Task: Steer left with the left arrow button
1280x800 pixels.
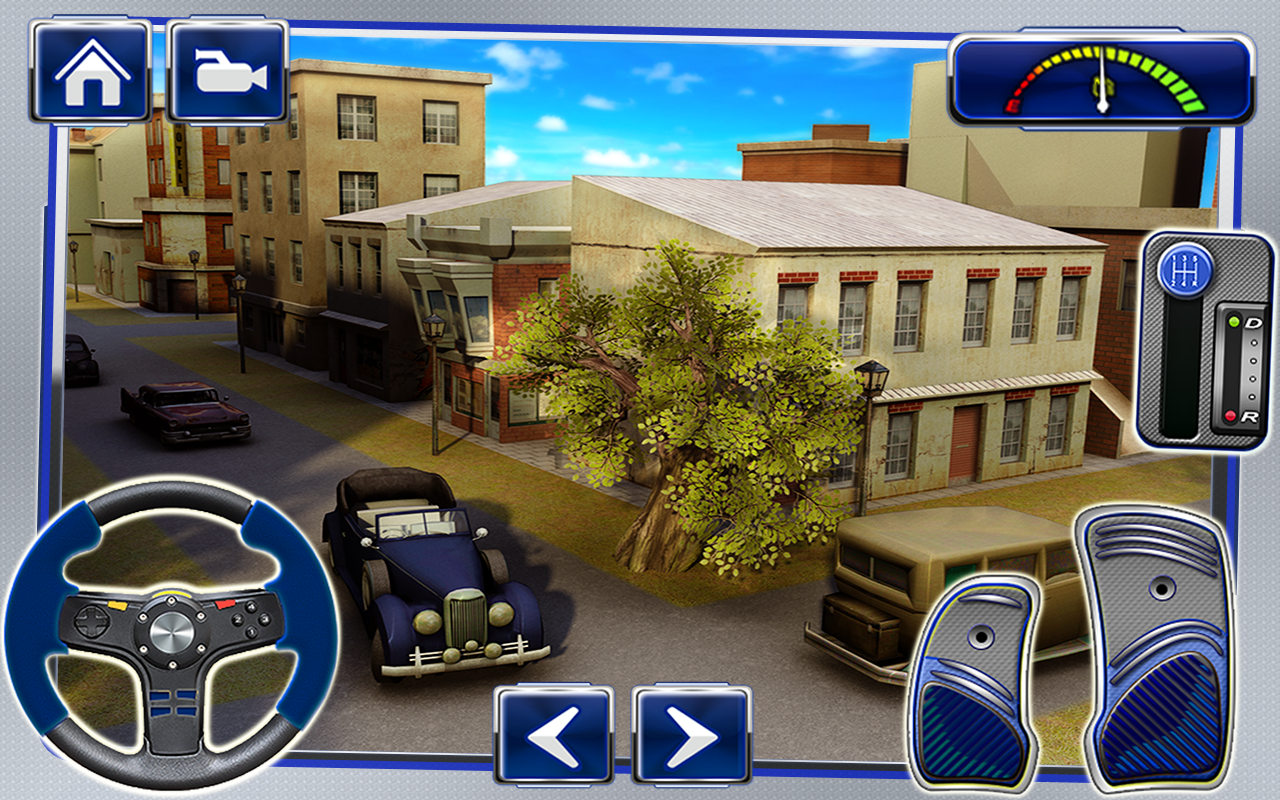Action: pyautogui.click(x=554, y=735)
